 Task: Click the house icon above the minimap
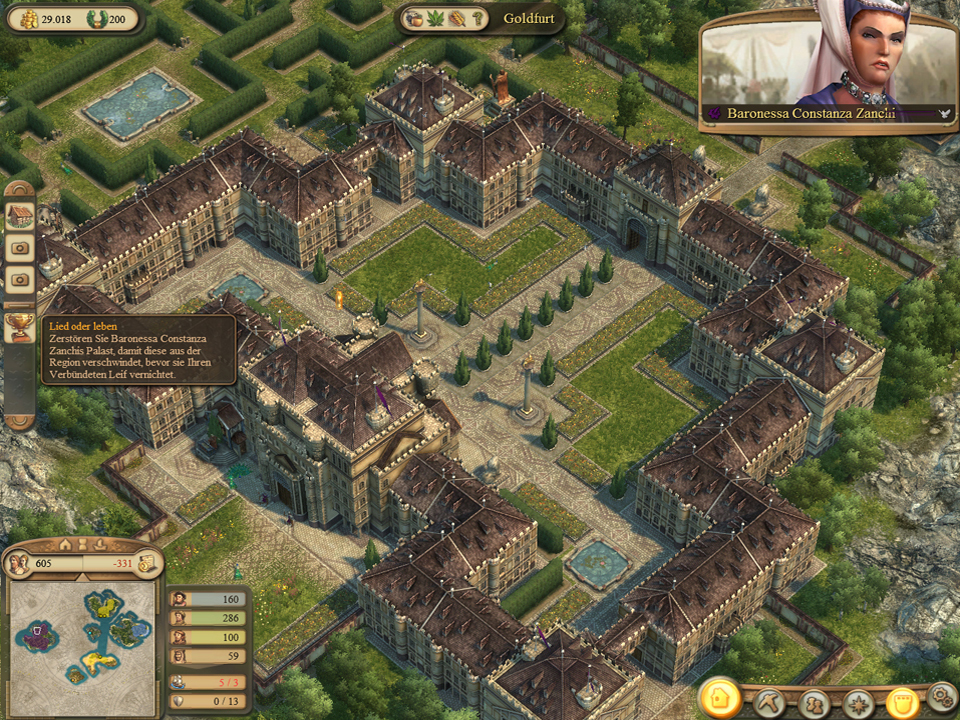pos(65,545)
